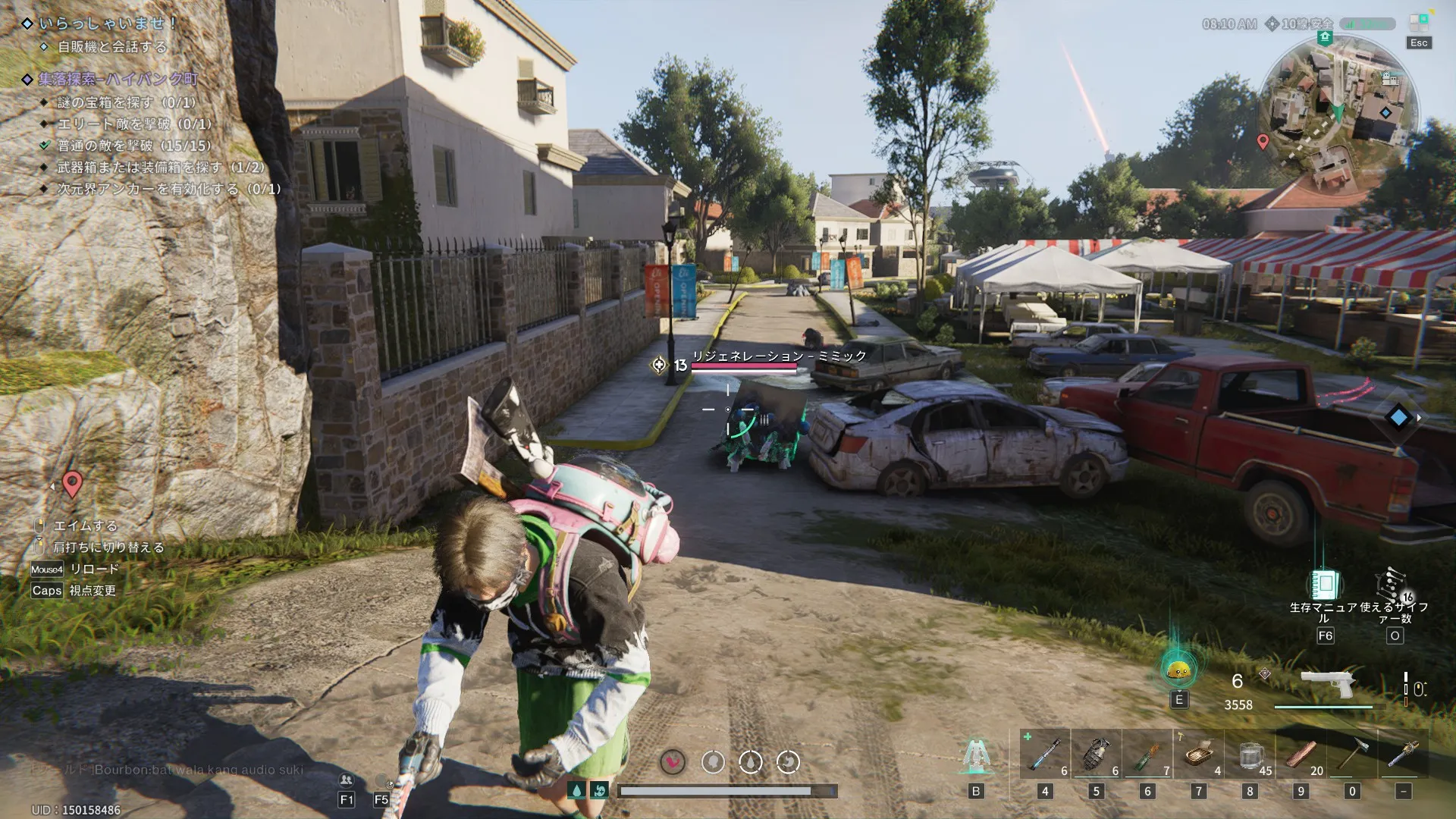Image resolution: width=1456 pixels, height=819 pixels.
Task: Open the survival manual notebook icon
Action: point(1325,585)
